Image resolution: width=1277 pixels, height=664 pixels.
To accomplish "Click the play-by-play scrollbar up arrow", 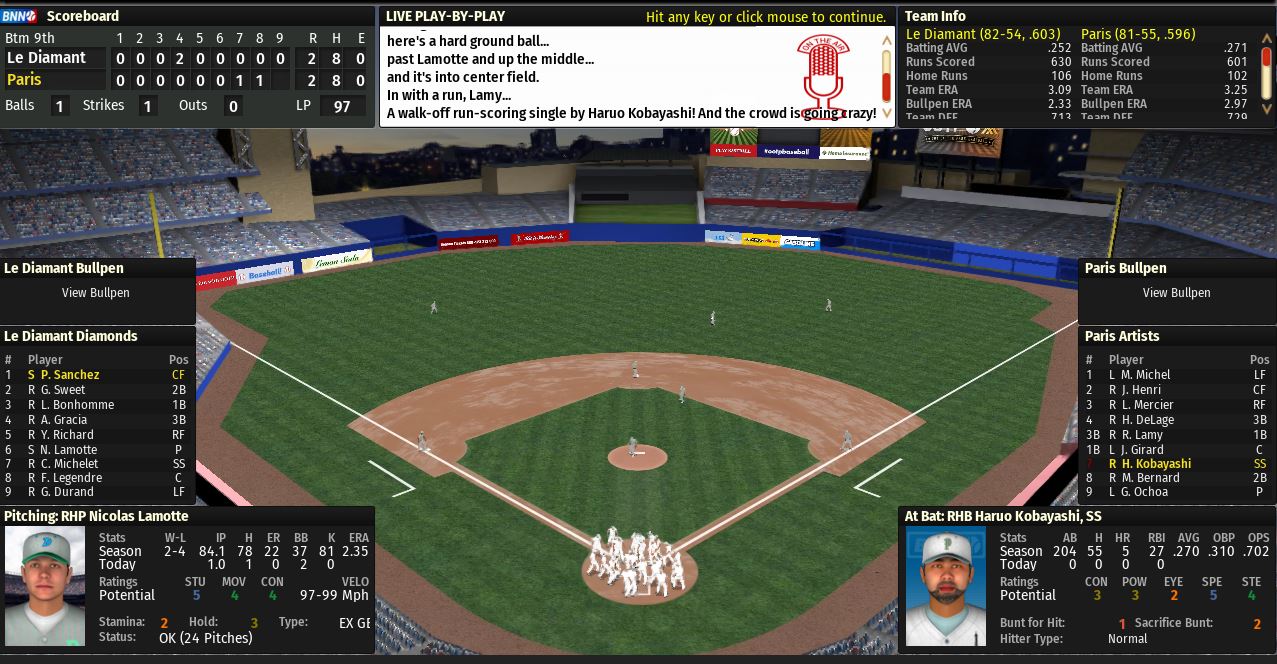I will [x=886, y=42].
